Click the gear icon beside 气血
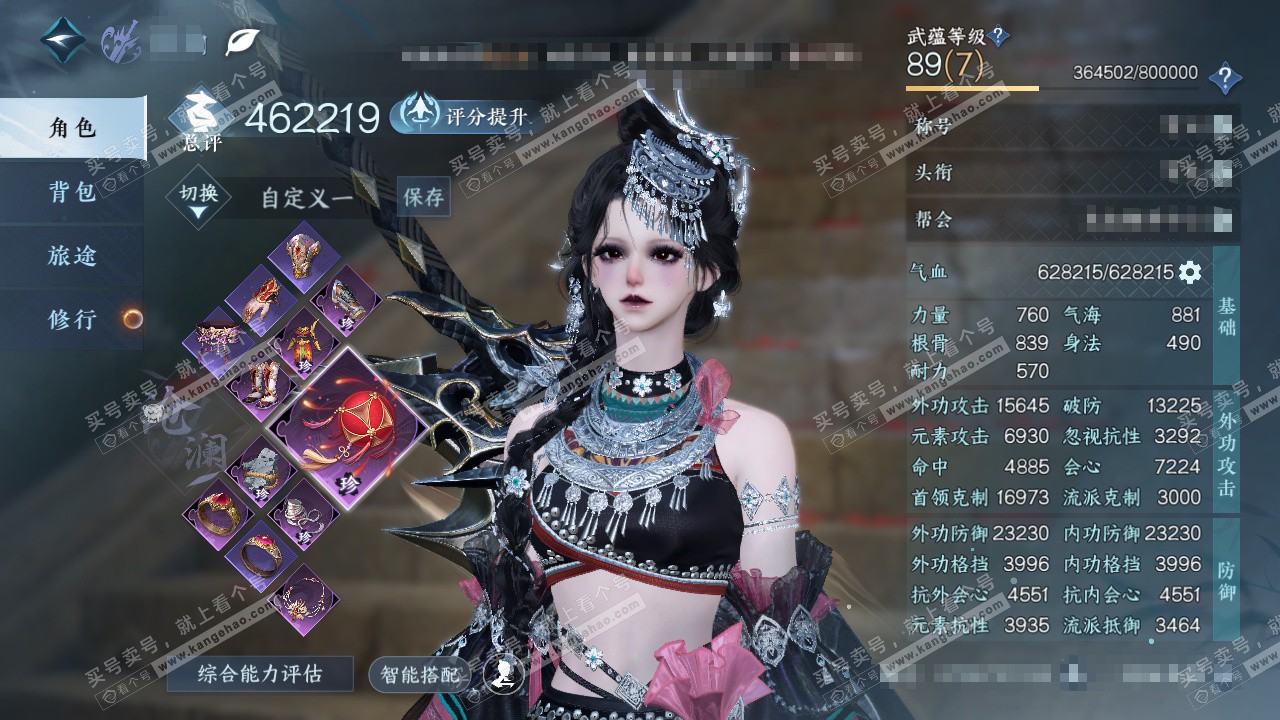 [1190, 272]
